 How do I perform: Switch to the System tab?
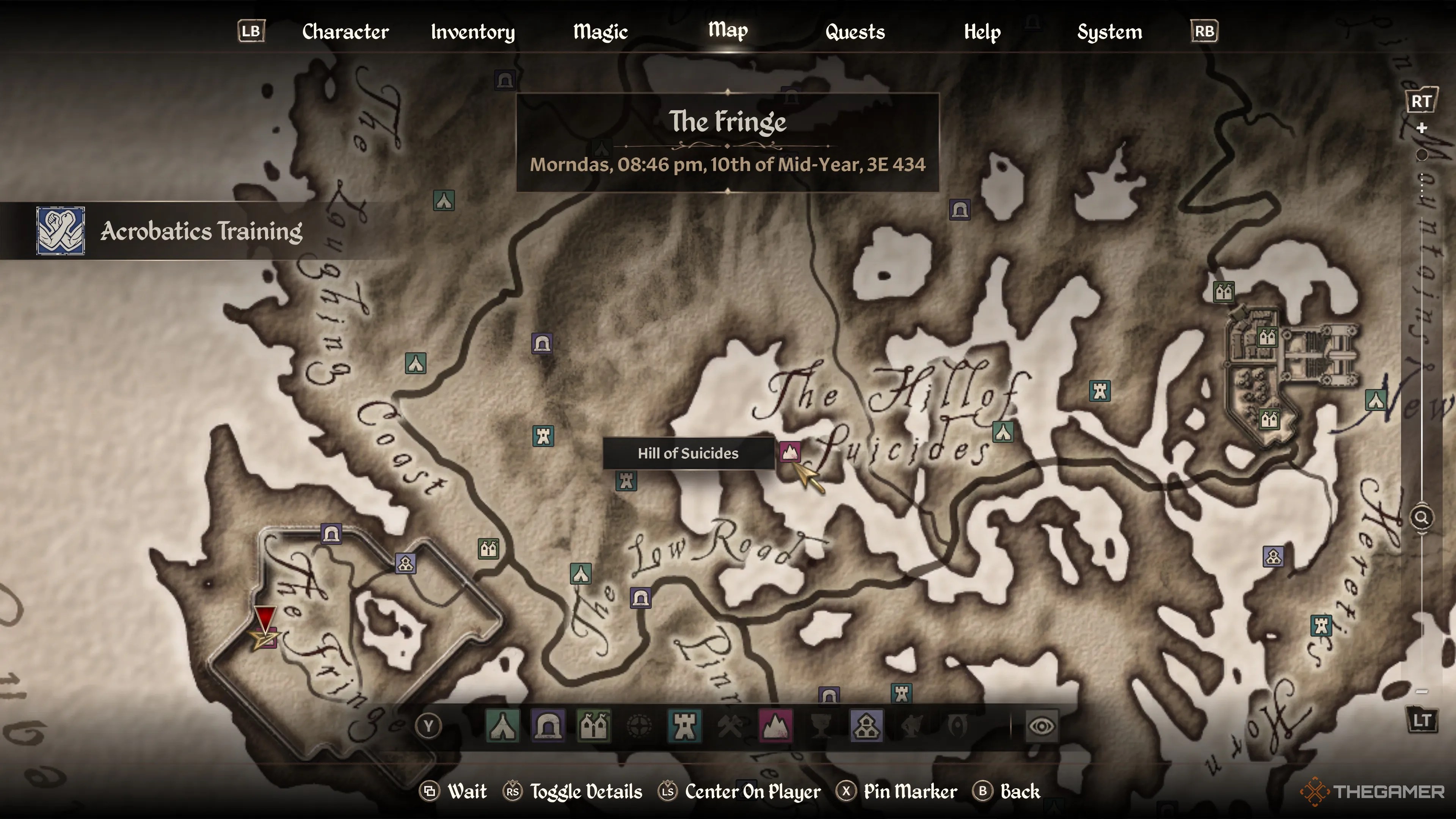1109,31
